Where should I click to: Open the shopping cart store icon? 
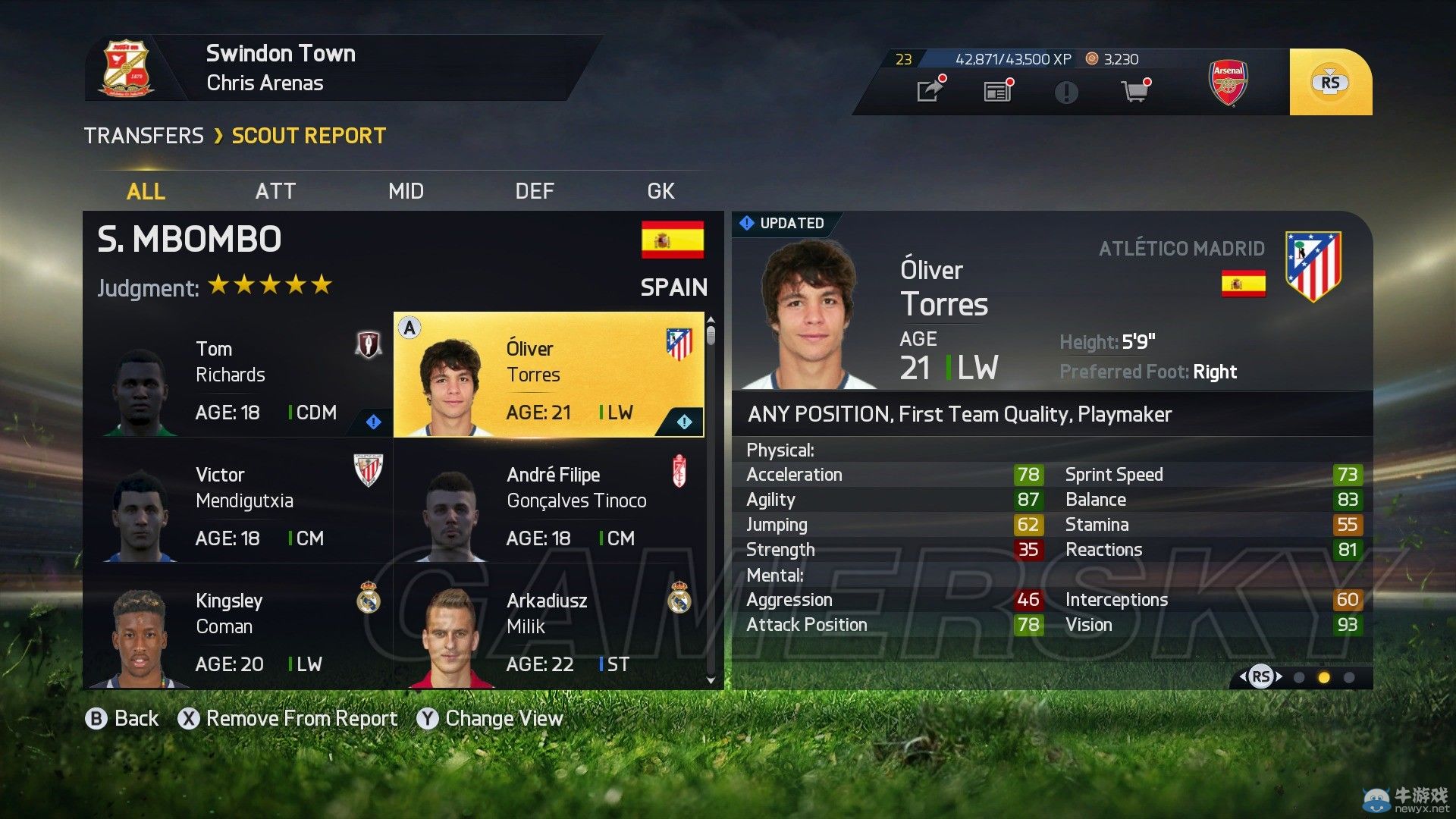pyautogui.click(x=1134, y=91)
